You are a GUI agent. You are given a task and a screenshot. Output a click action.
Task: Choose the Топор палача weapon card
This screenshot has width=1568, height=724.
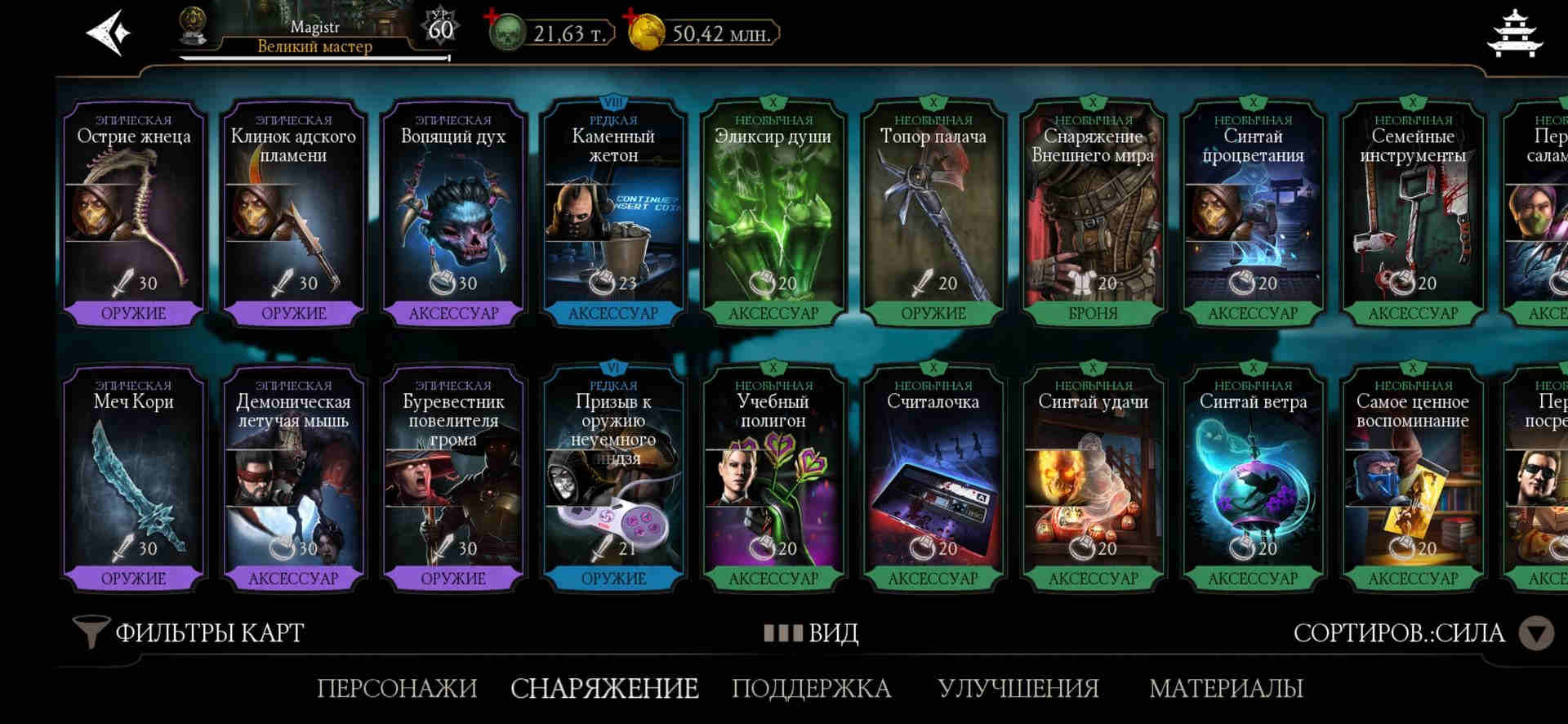[933, 214]
